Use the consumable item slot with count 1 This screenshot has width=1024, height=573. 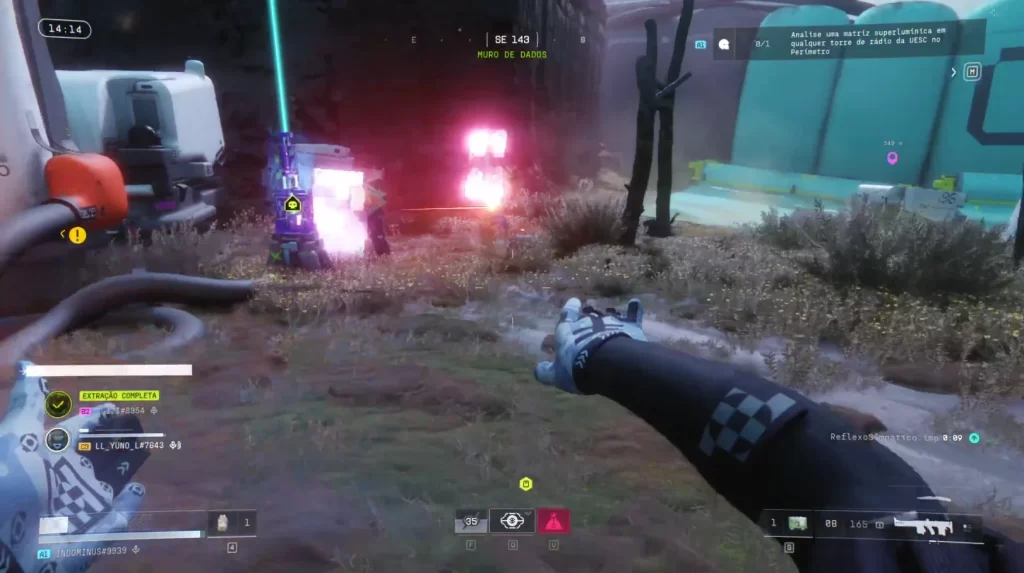tap(223, 522)
